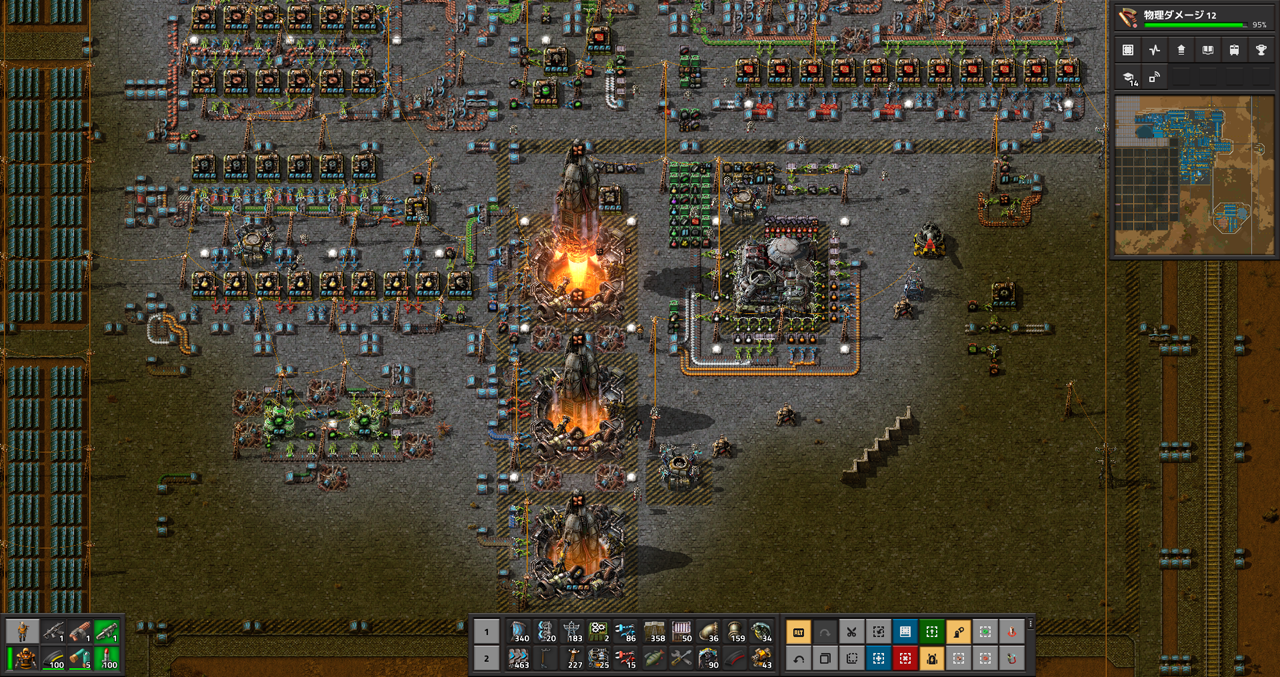The width and height of the screenshot is (1280, 677).
Task: Select the rocket launcher weapon slot
Action: 106,632
